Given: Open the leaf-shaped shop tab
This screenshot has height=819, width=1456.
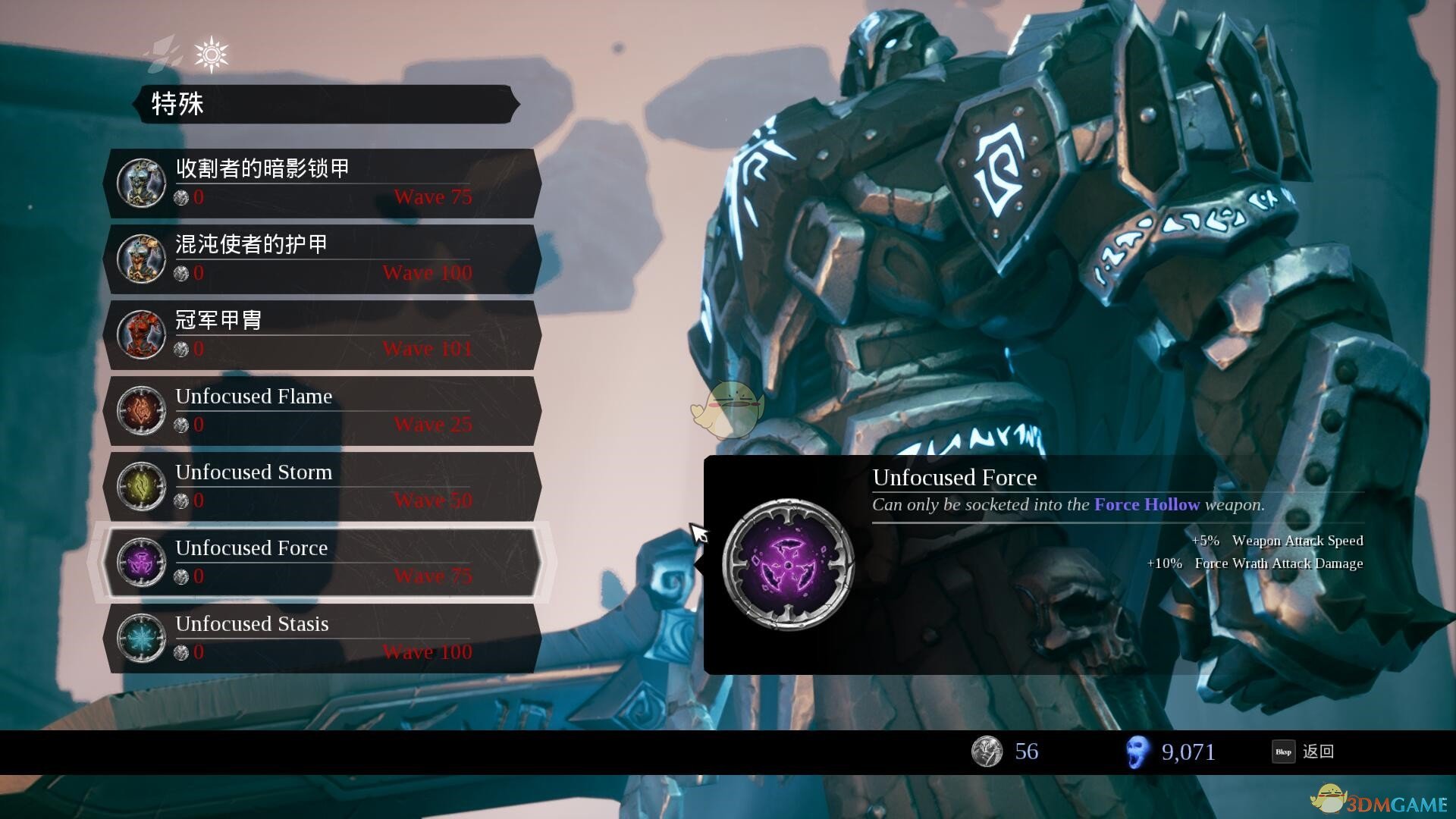Looking at the screenshot, I should pyautogui.click(x=165, y=55).
